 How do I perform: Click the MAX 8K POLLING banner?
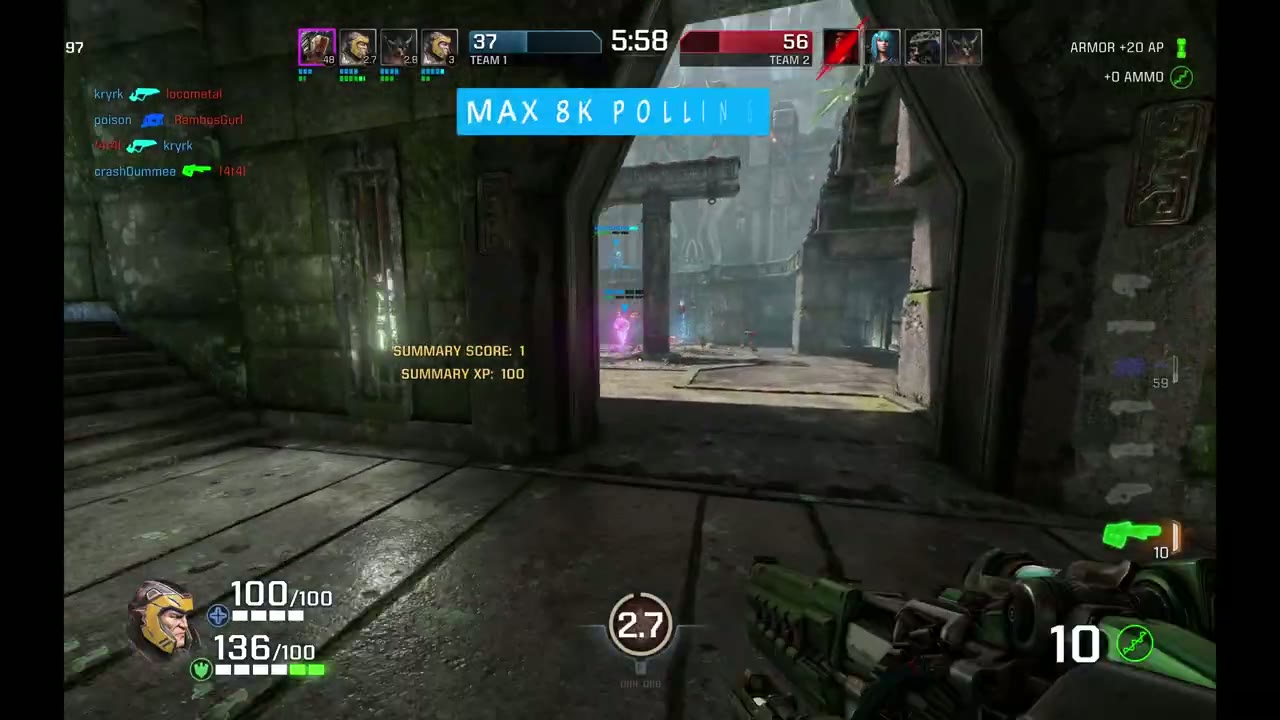(x=613, y=112)
